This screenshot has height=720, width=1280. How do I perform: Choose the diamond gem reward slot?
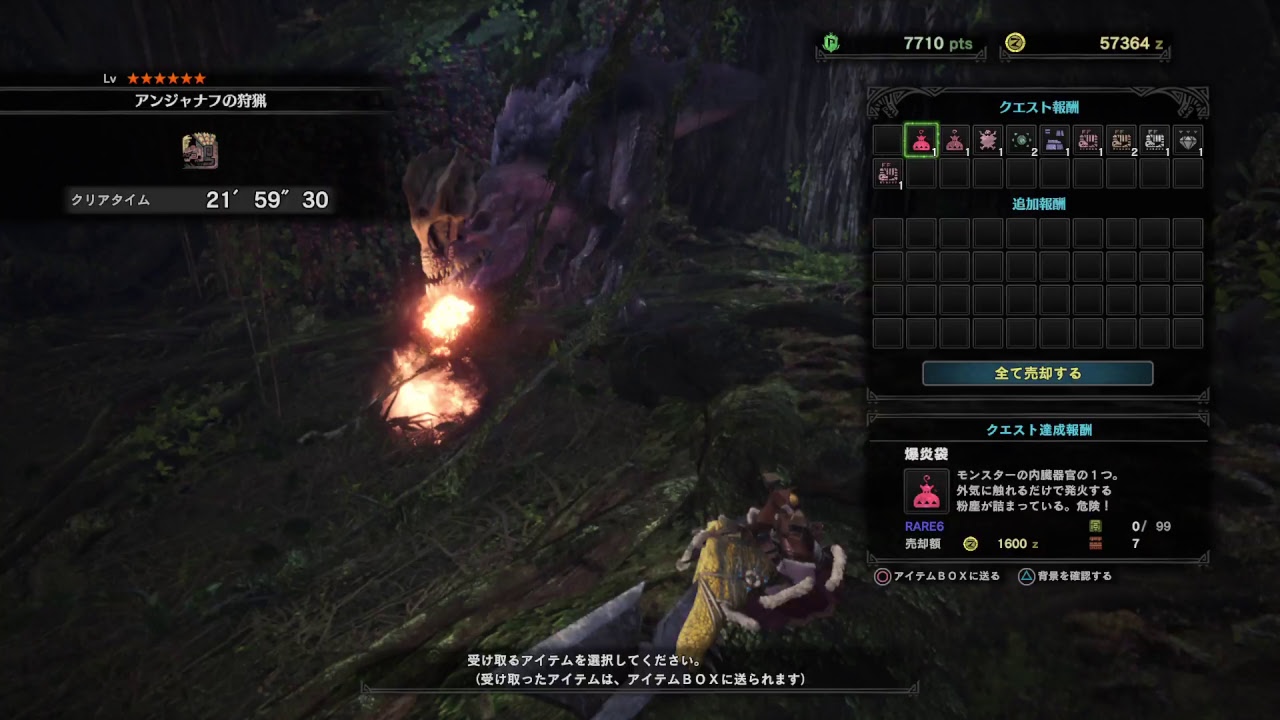[1187, 141]
